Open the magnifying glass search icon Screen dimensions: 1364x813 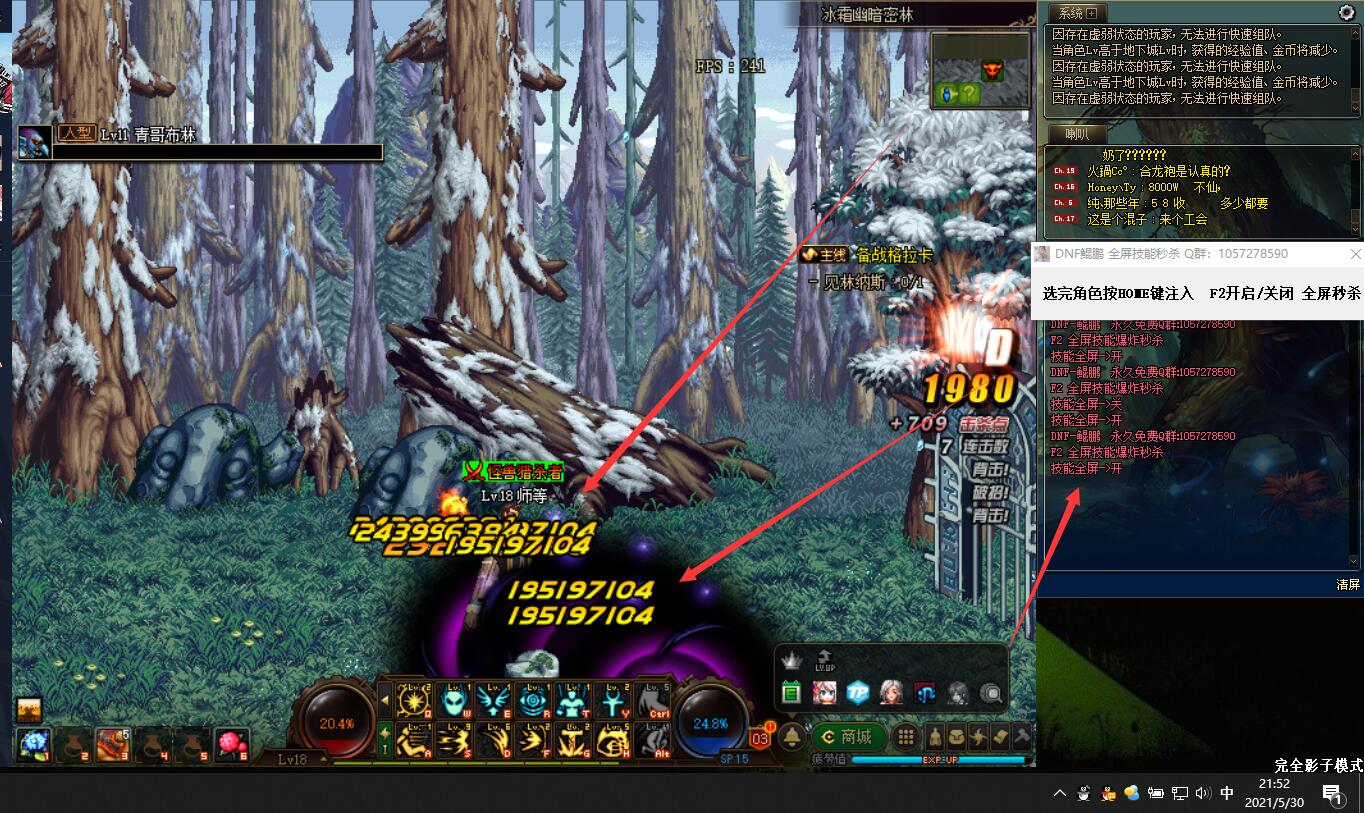991,692
